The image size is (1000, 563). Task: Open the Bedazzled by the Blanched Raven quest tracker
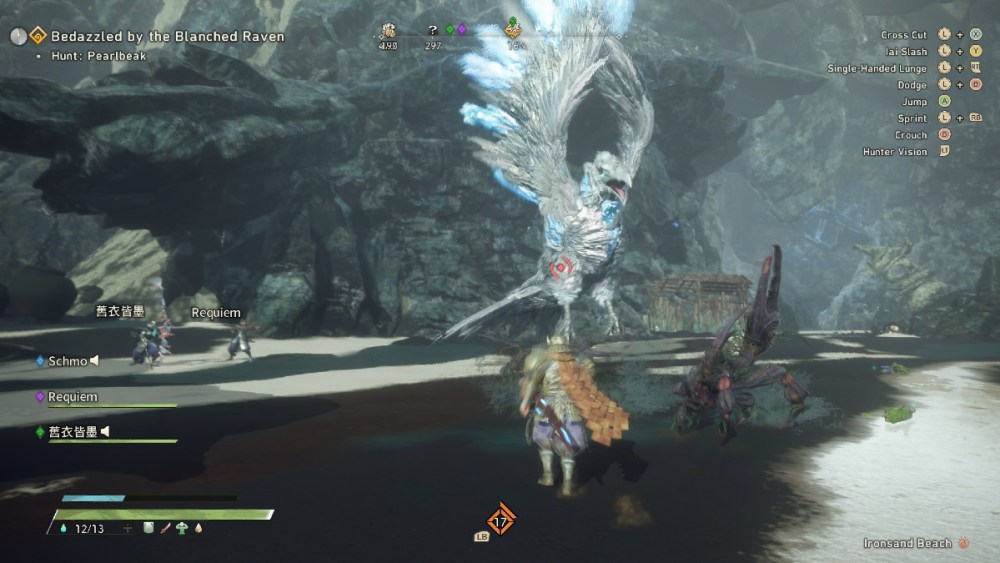point(166,36)
